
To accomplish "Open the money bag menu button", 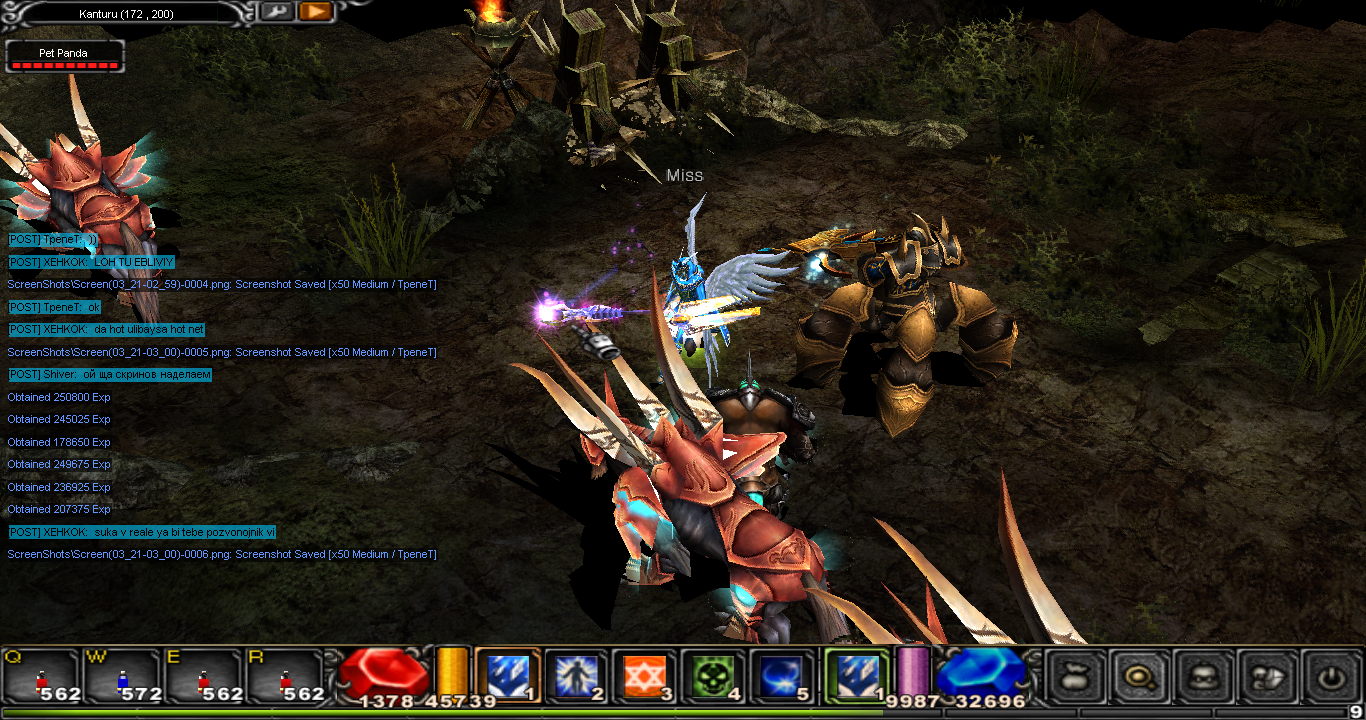I will pyautogui.click(x=1076, y=677).
